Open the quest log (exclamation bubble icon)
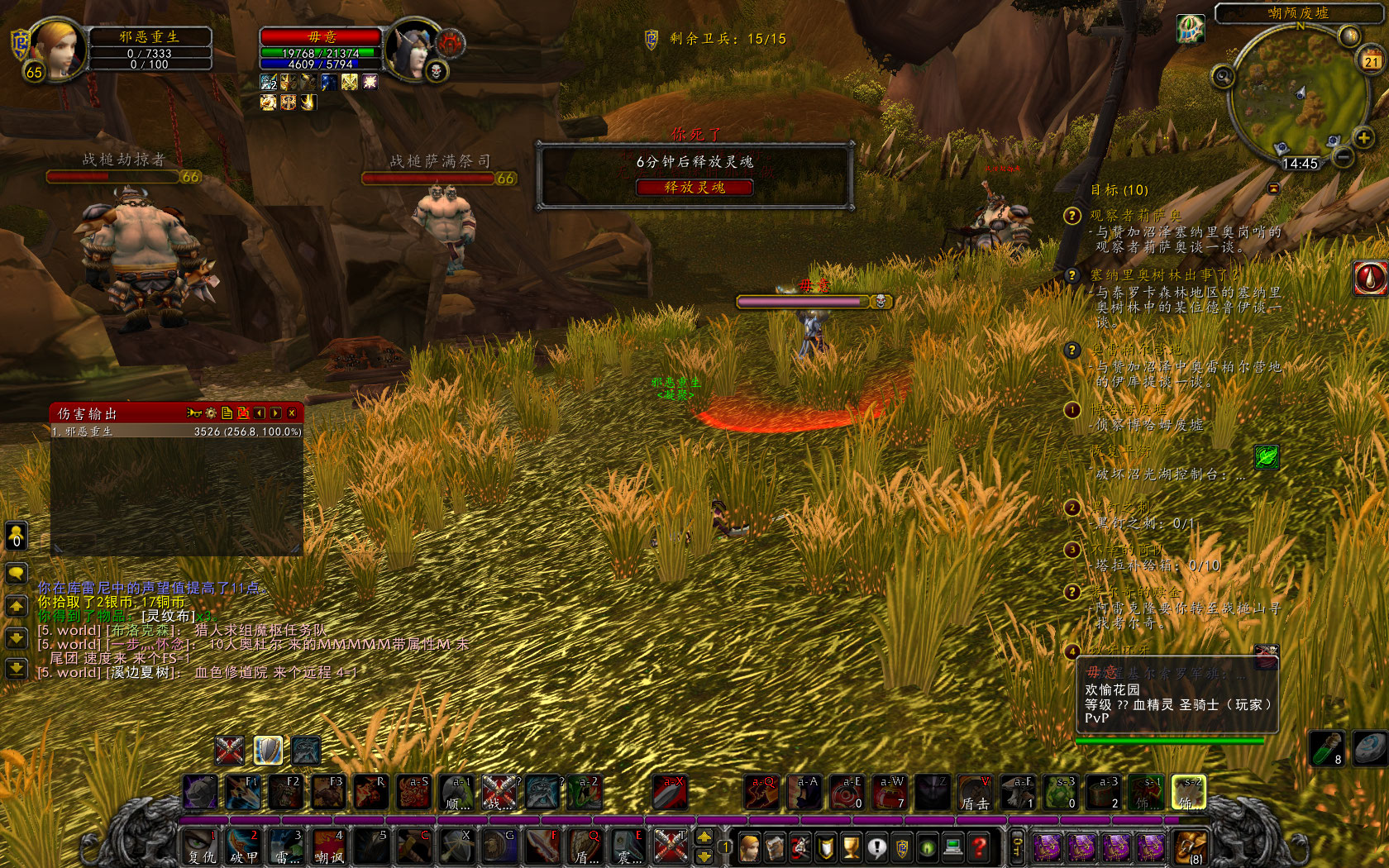The image size is (1389, 868). click(x=876, y=847)
